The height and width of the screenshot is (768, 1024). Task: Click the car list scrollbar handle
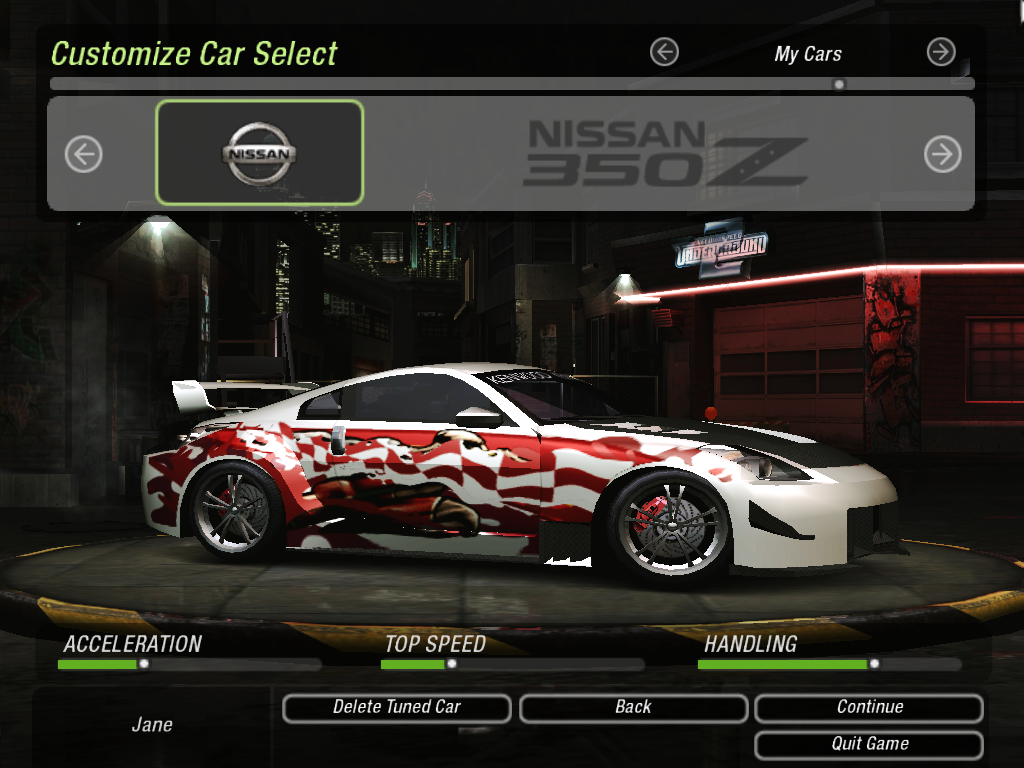[839, 84]
